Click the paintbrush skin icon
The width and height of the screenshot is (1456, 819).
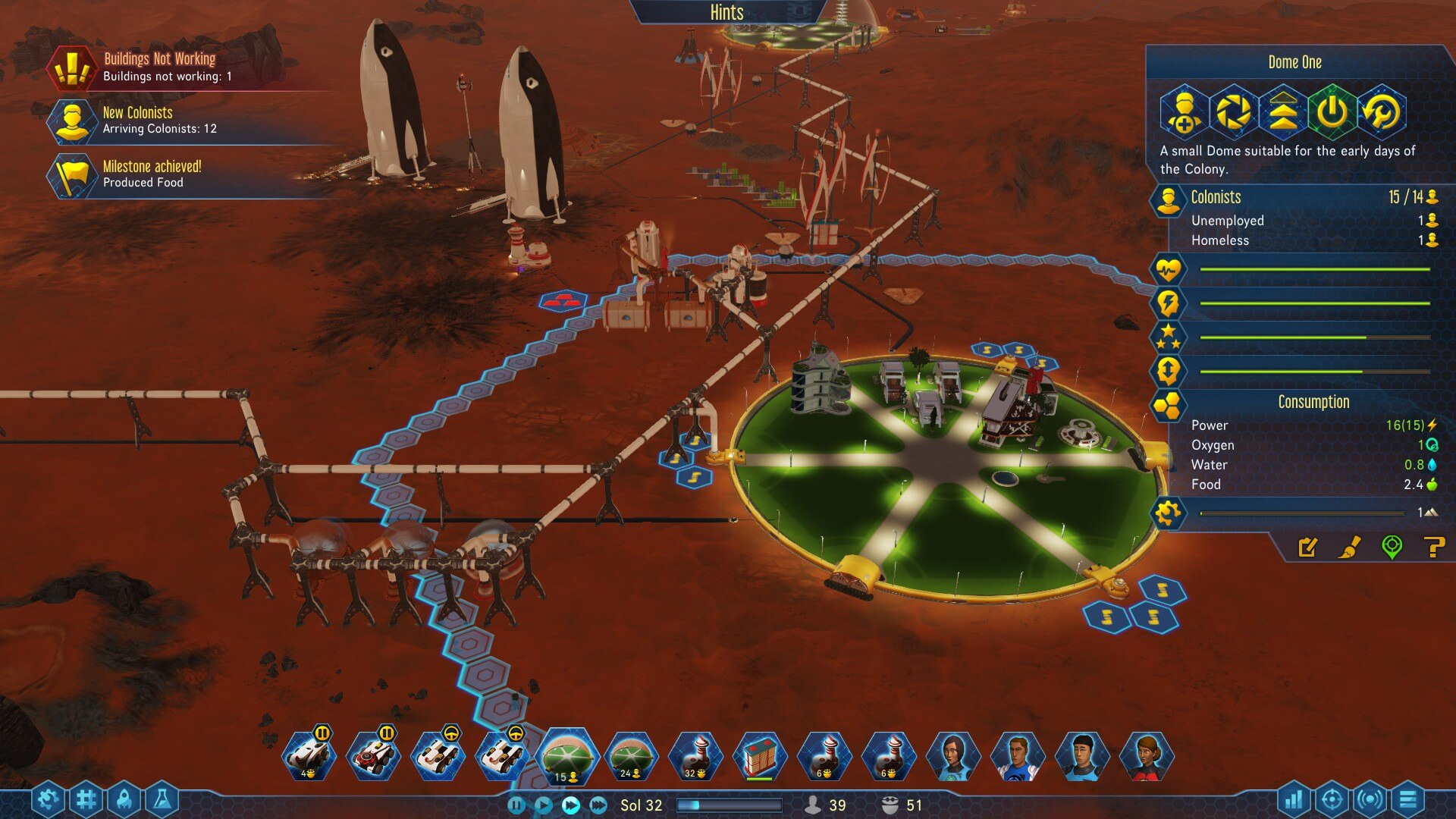coord(1350,547)
